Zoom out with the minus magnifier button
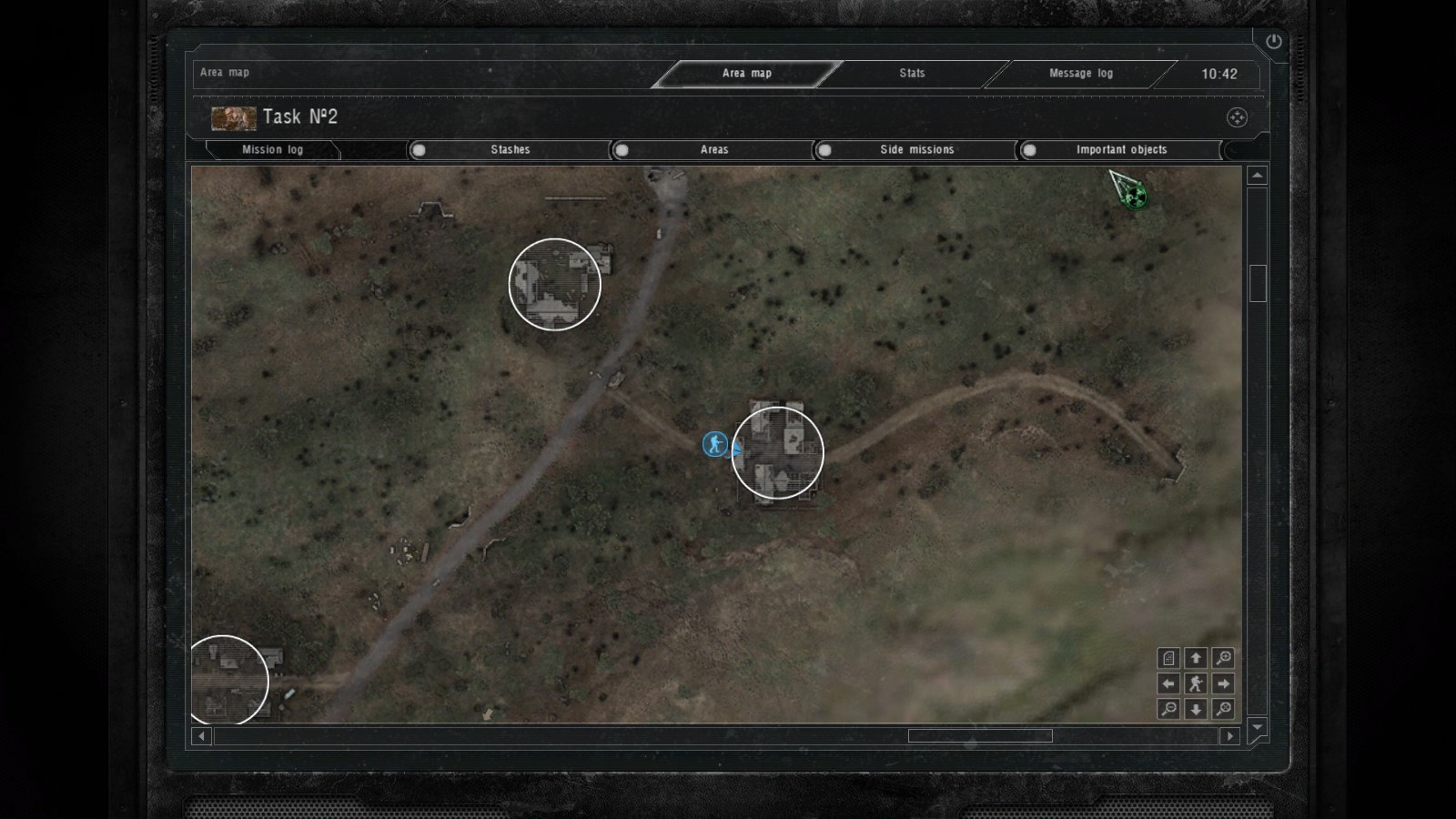The height and width of the screenshot is (819, 1456). point(1168,709)
